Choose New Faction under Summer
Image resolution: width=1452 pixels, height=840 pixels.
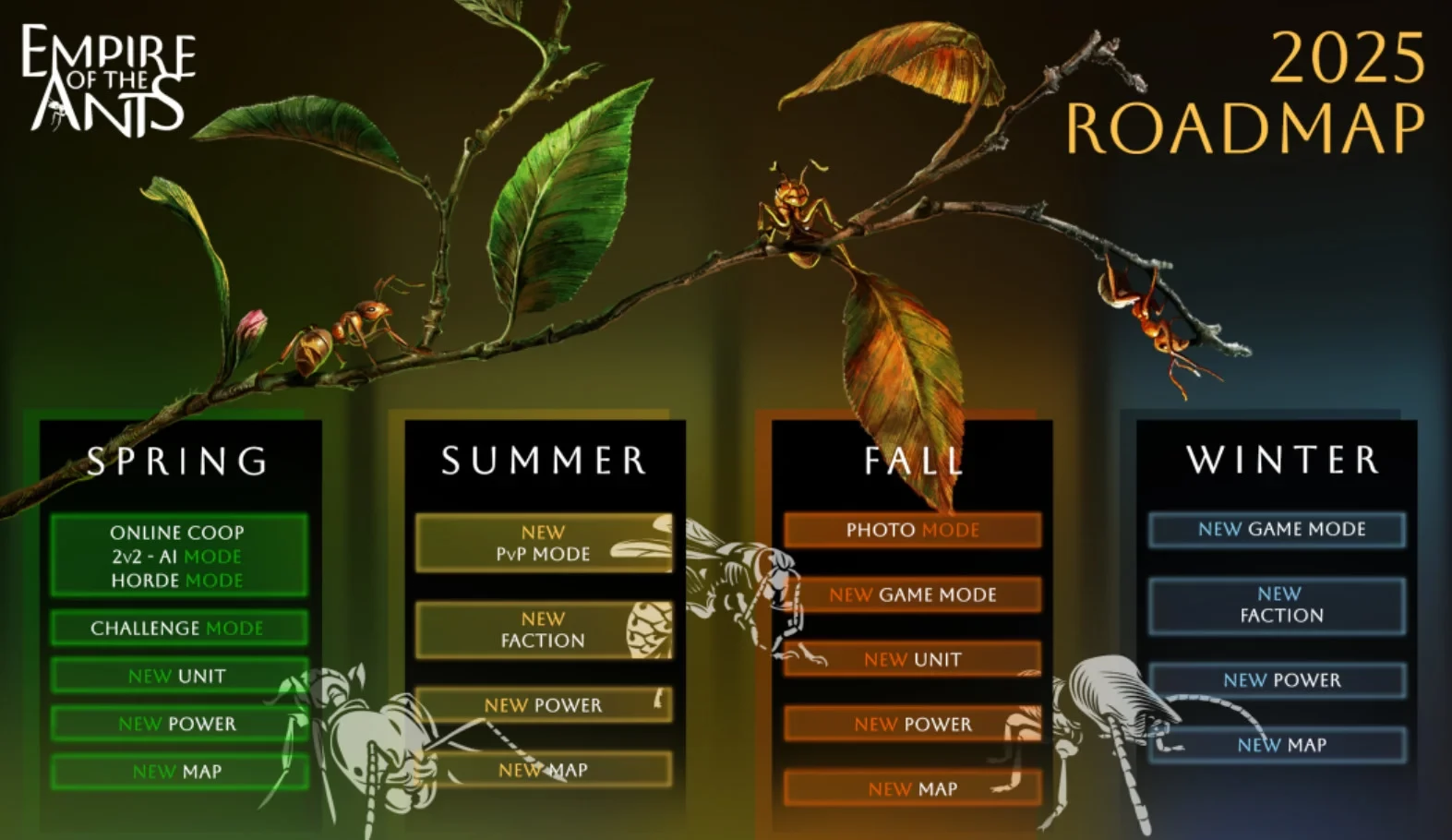[x=543, y=630]
